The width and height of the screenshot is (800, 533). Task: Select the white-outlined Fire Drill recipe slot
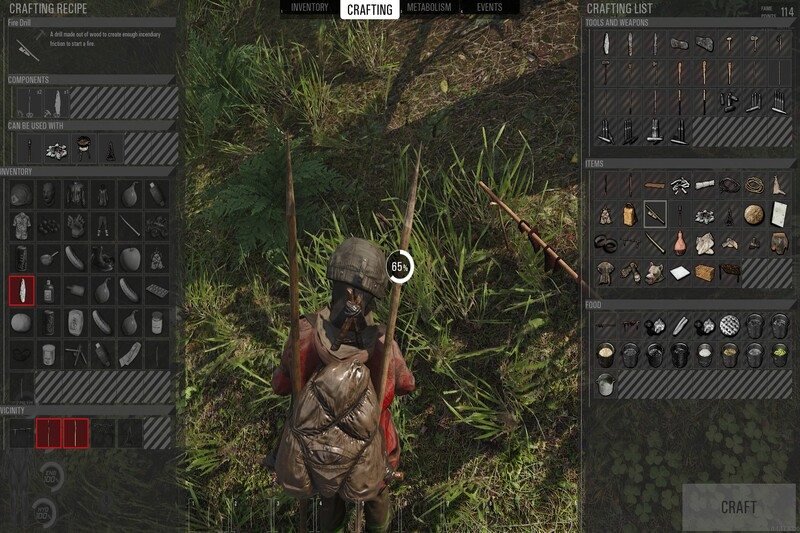click(655, 213)
